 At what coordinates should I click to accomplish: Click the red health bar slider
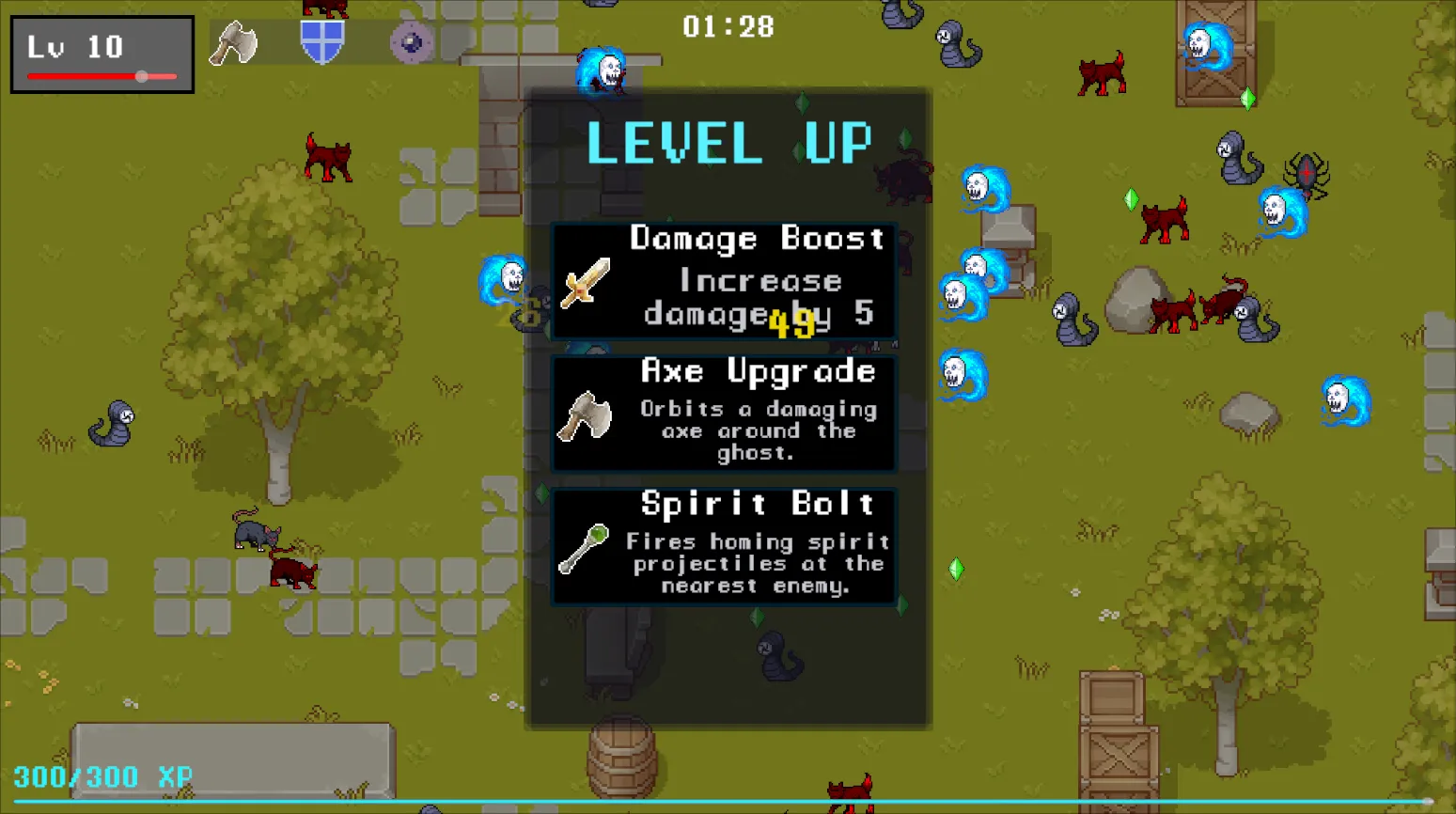141,76
